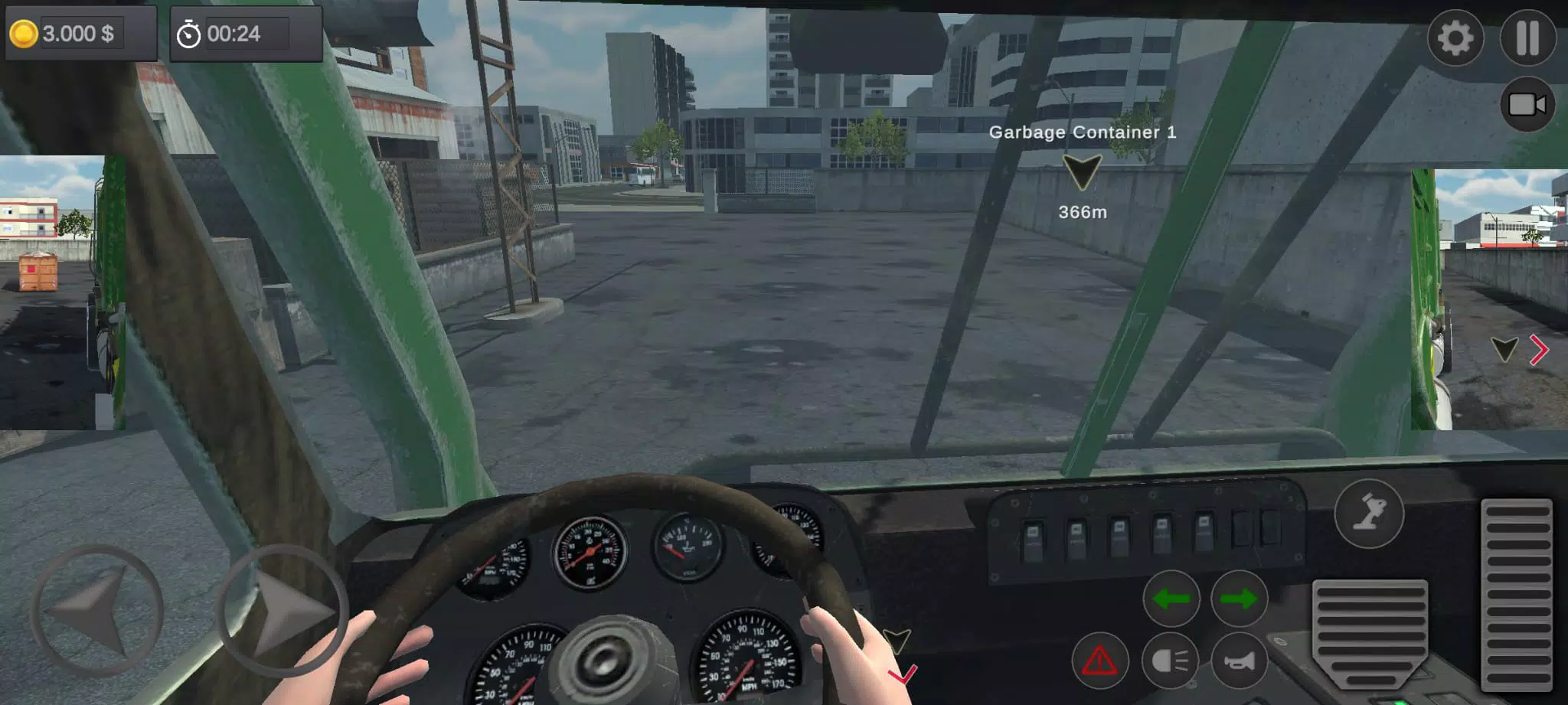Activate the left turn signal
The image size is (1568, 705).
coord(1171,599)
